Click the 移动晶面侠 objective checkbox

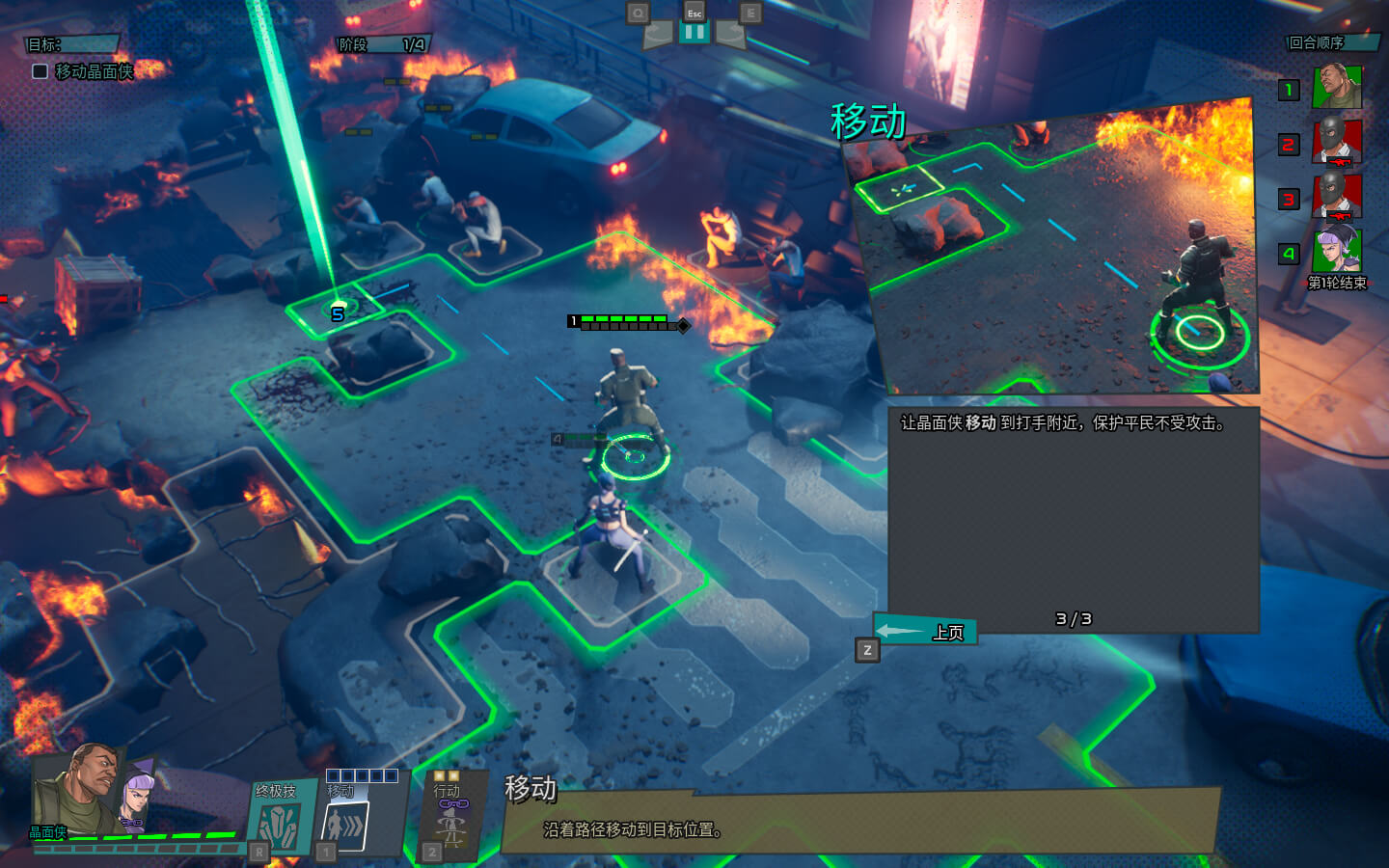tap(41, 71)
